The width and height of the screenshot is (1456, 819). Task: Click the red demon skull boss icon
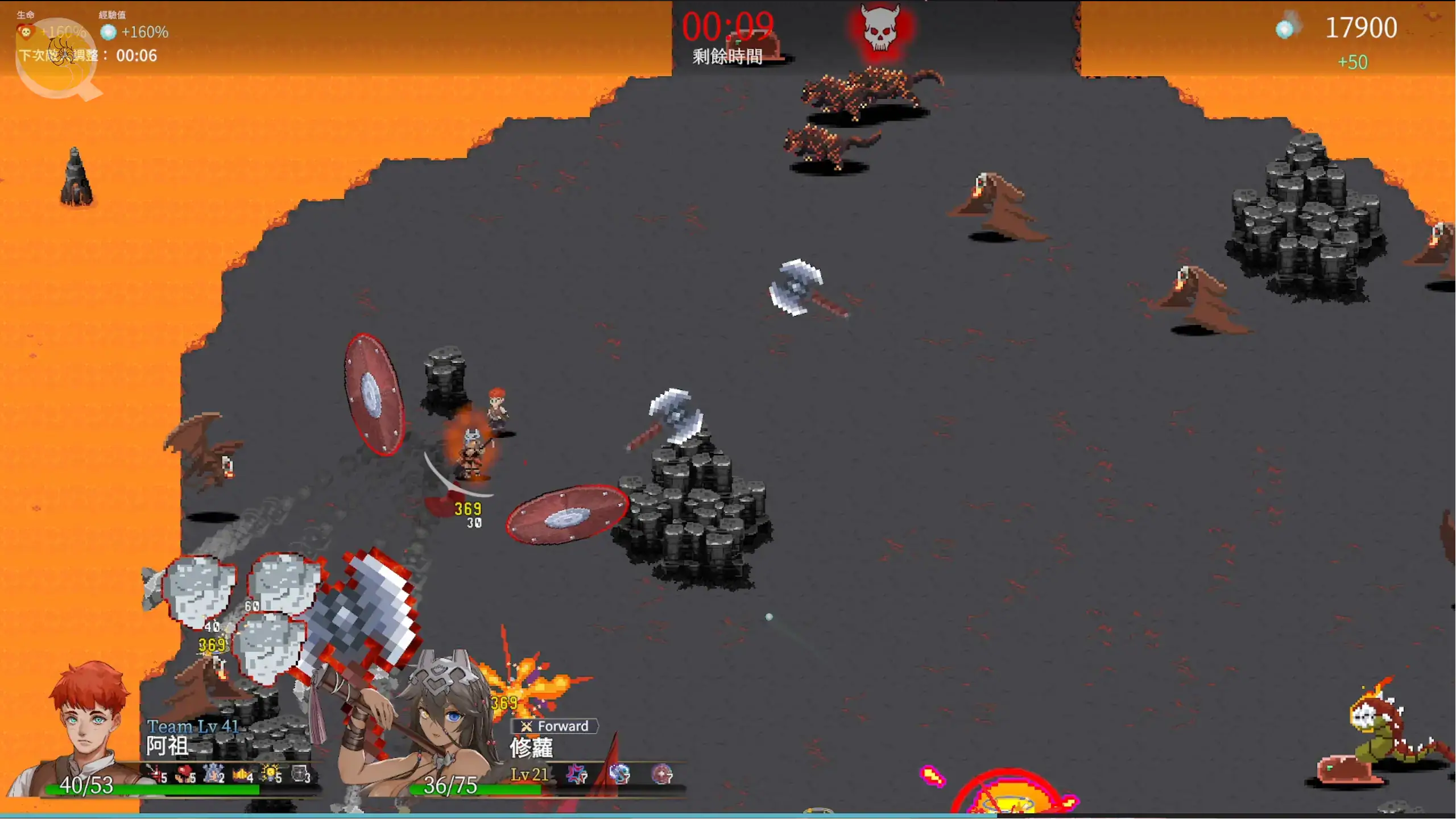point(880,28)
